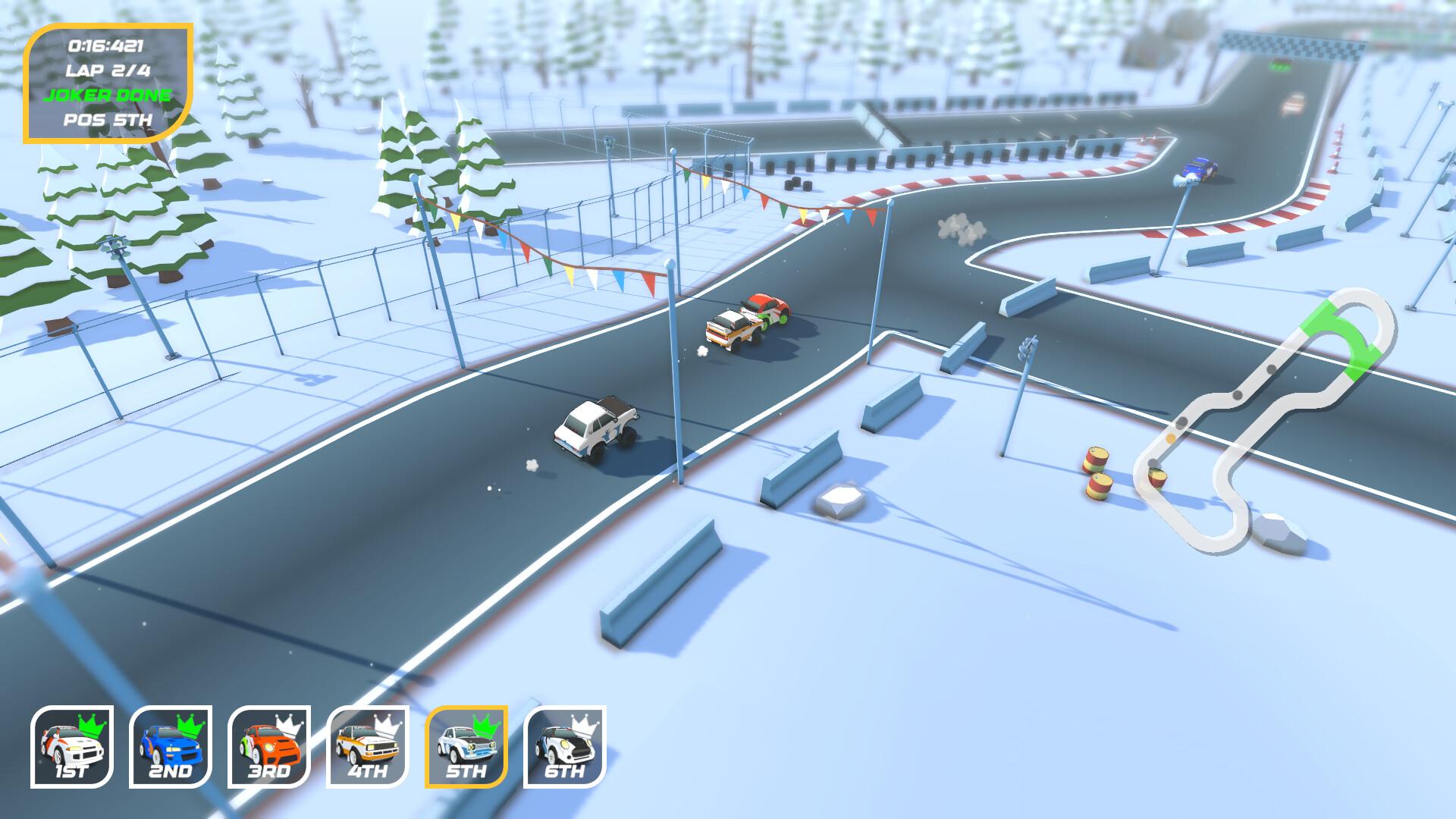Click the red car drifting ahead
The image size is (1456, 819).
[x=766, y=311]
